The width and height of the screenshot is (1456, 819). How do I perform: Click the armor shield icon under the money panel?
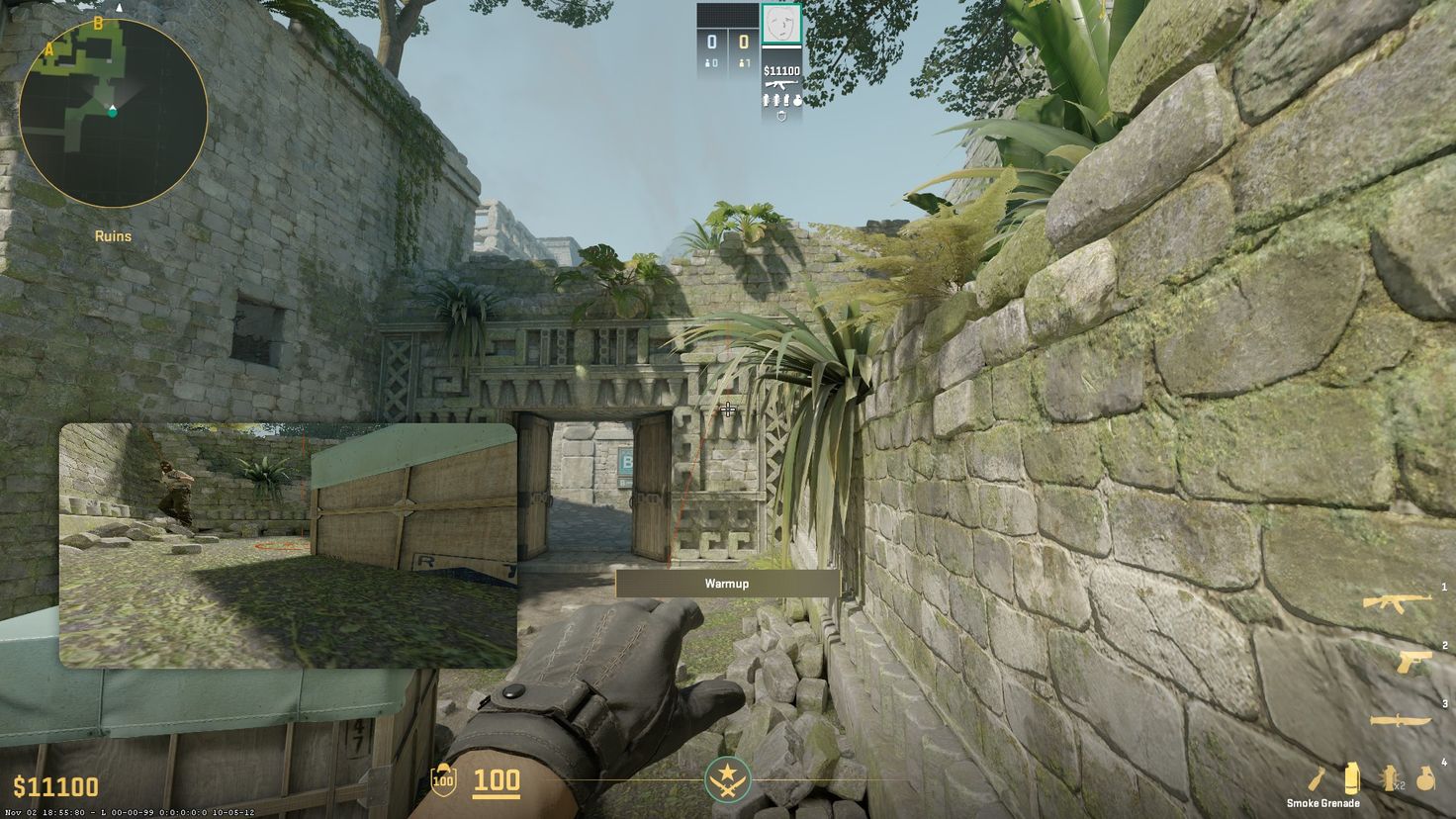tap(781, 115)
